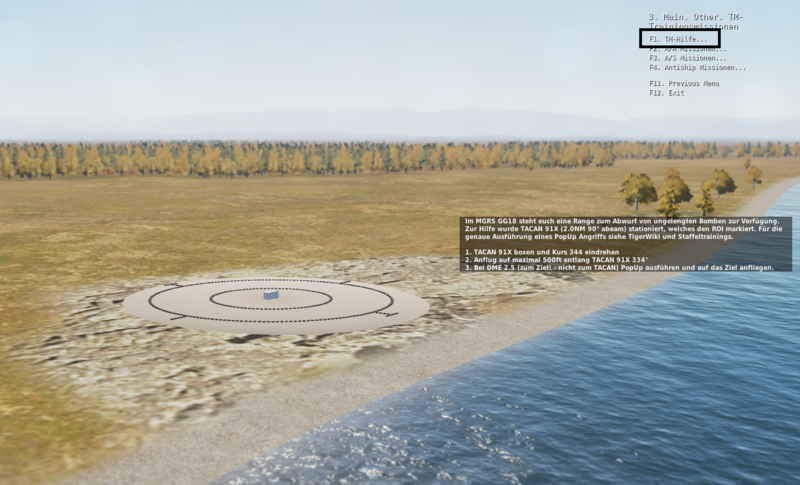Select the A/A Missionen entry
The height and width of the screenshot is (485, 800).
[x=688, y=49]
